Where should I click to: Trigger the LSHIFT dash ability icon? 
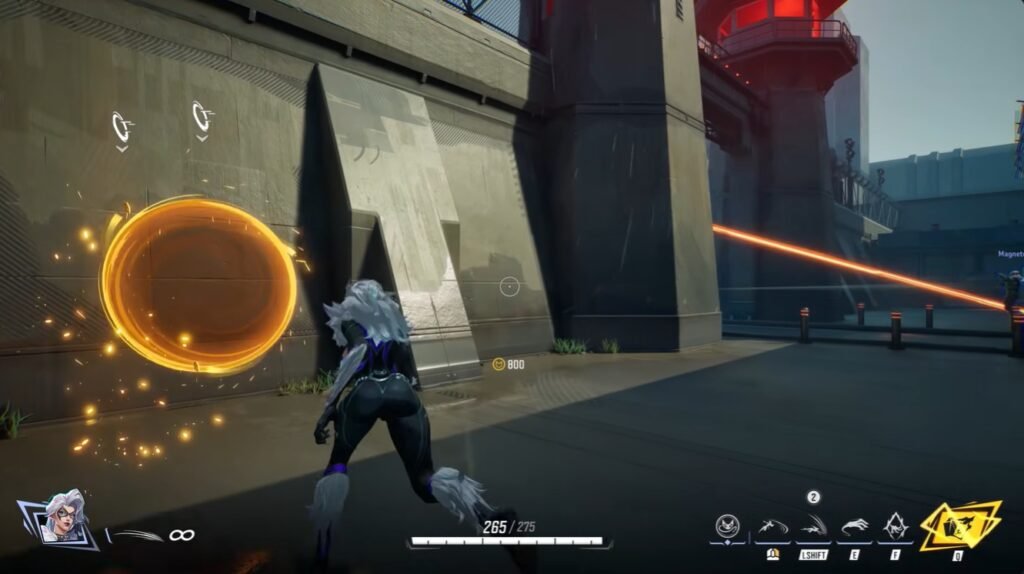812,526
